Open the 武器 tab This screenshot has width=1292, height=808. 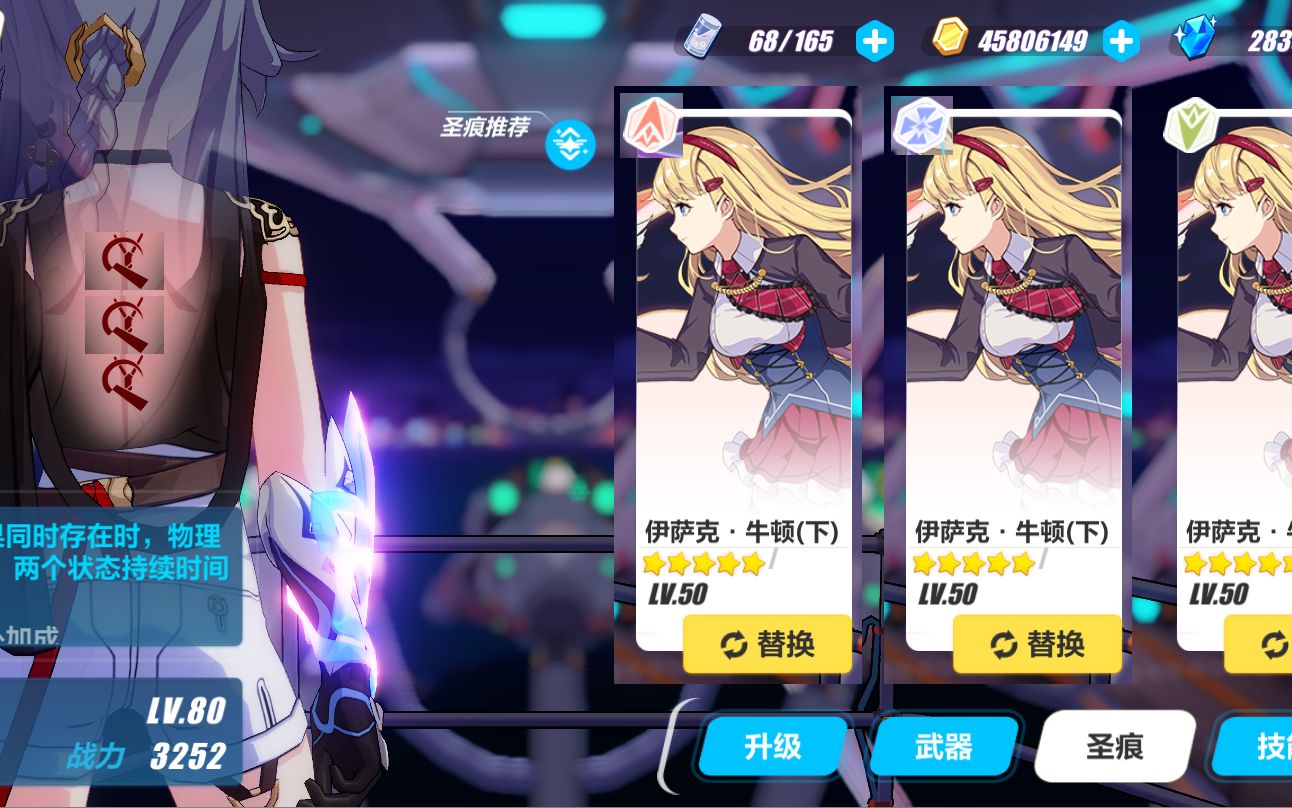942,746
